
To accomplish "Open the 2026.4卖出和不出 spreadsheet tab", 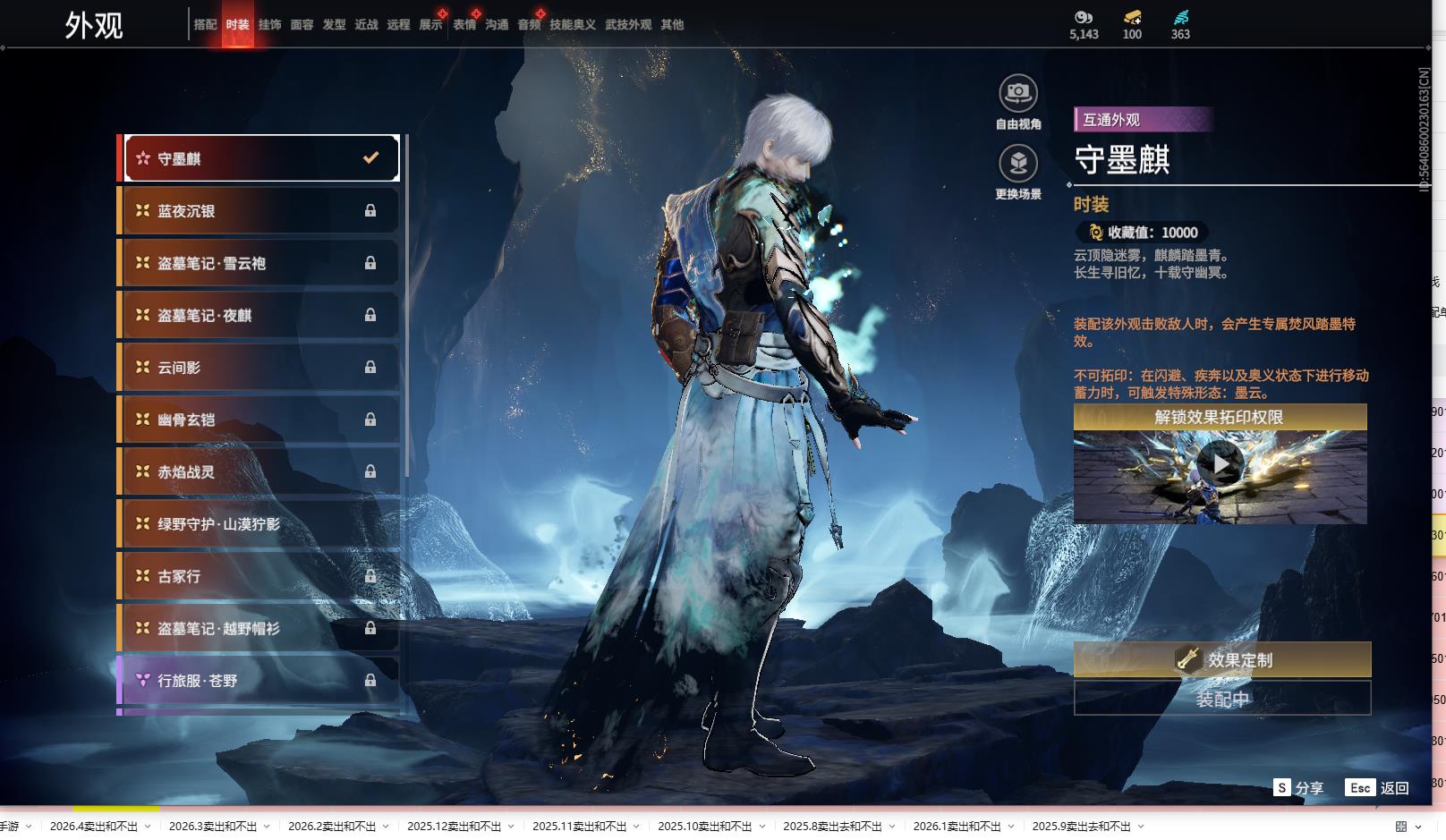I will click(94, 827).
